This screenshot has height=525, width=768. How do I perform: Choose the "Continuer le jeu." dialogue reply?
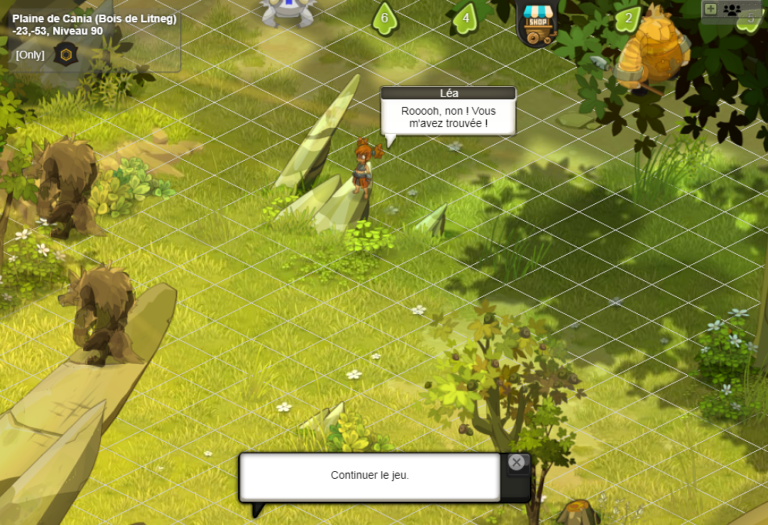coord(369,476)
